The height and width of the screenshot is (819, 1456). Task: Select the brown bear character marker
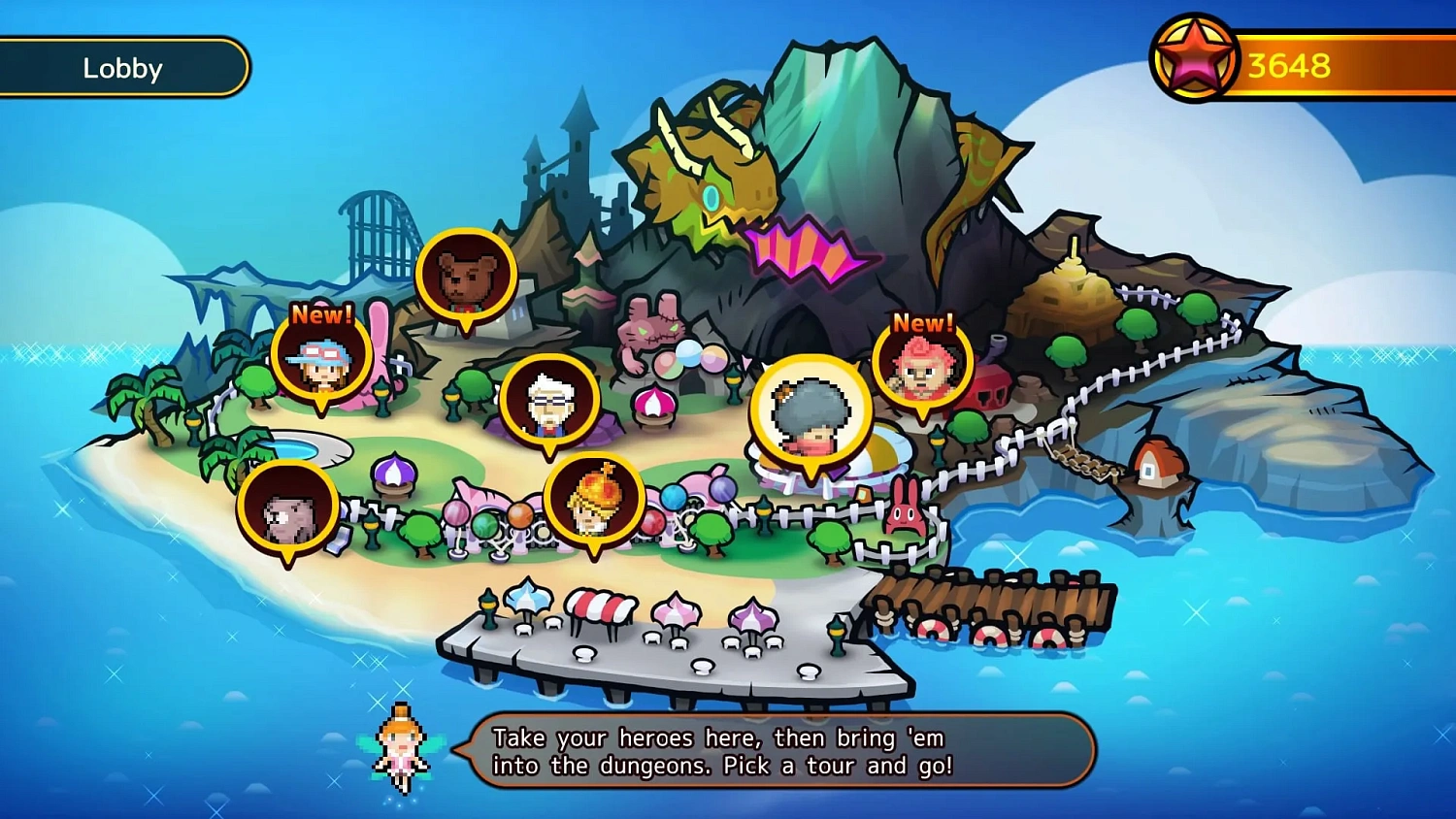(466, 278)
